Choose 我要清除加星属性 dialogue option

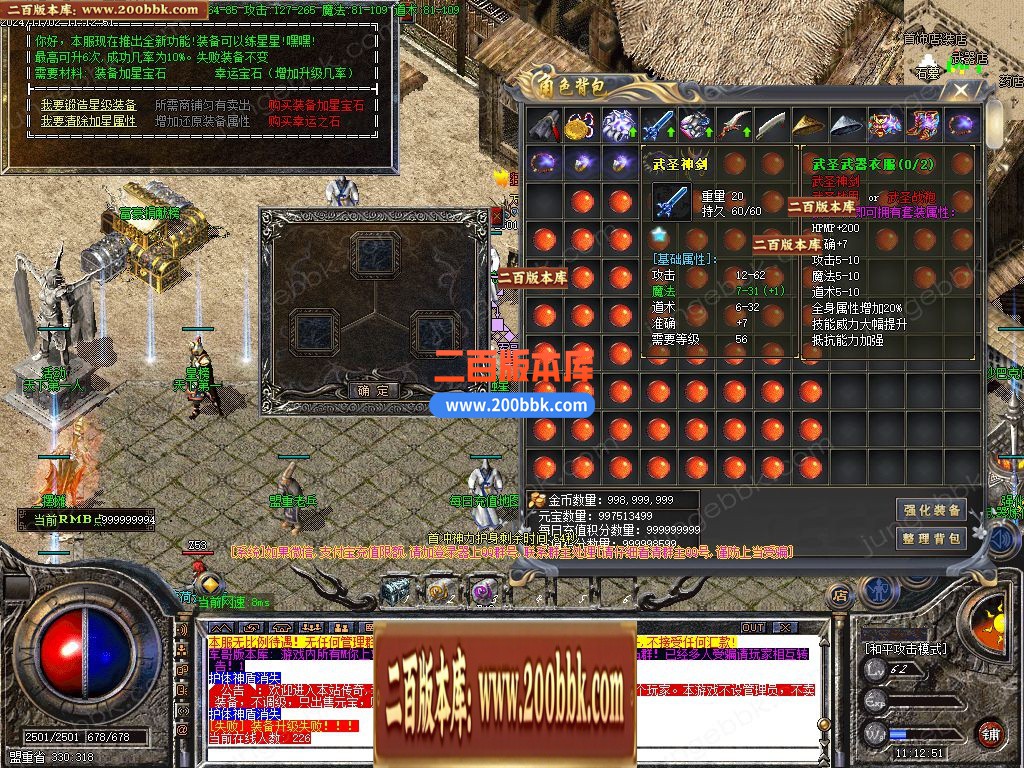89,121
